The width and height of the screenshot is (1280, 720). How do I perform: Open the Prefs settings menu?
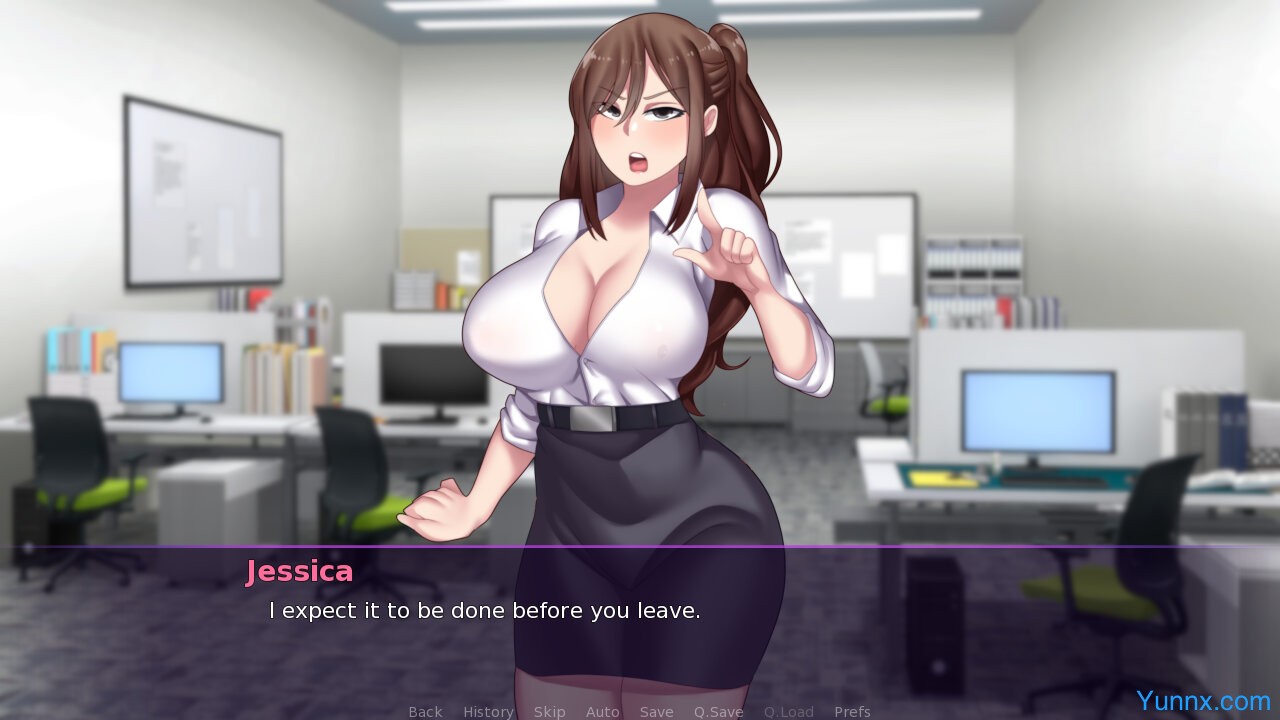852,711
